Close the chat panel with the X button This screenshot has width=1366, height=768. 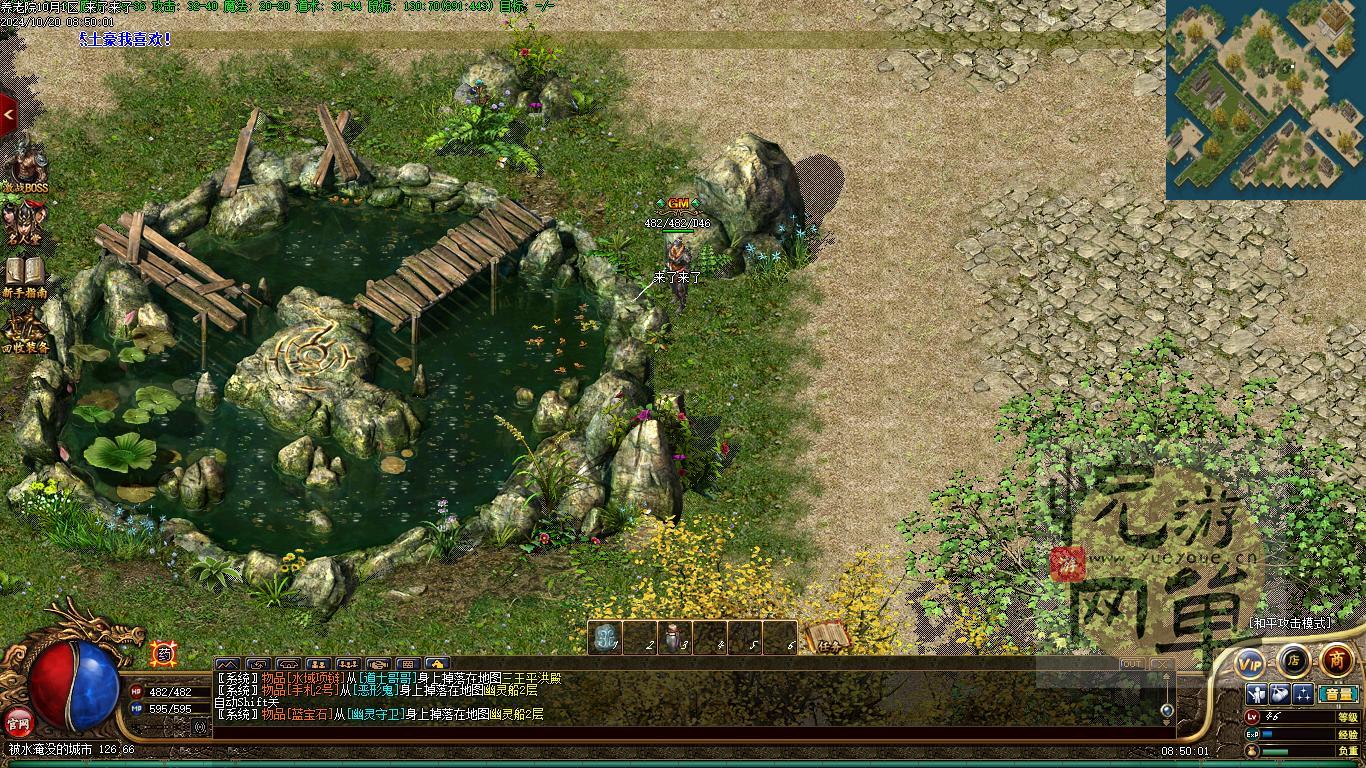coord(1161,664)
